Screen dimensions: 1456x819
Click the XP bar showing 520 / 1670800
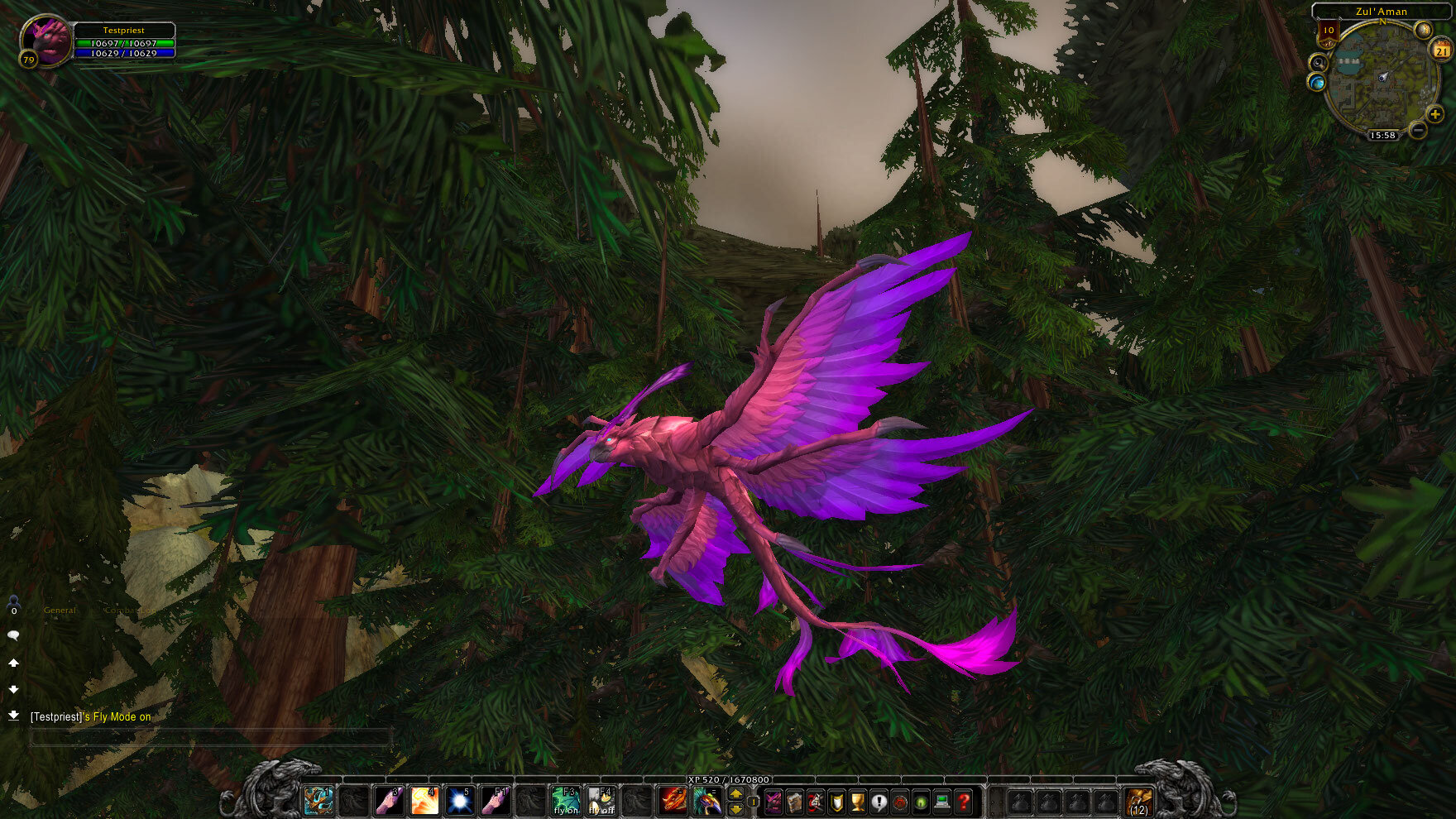tap(728, 778)
